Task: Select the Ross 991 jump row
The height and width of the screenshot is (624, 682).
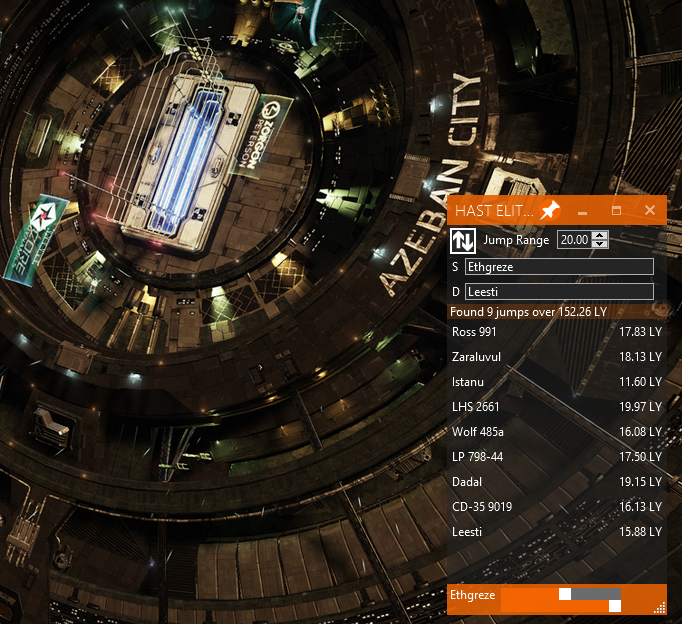Action: click(x=556, y=332)
